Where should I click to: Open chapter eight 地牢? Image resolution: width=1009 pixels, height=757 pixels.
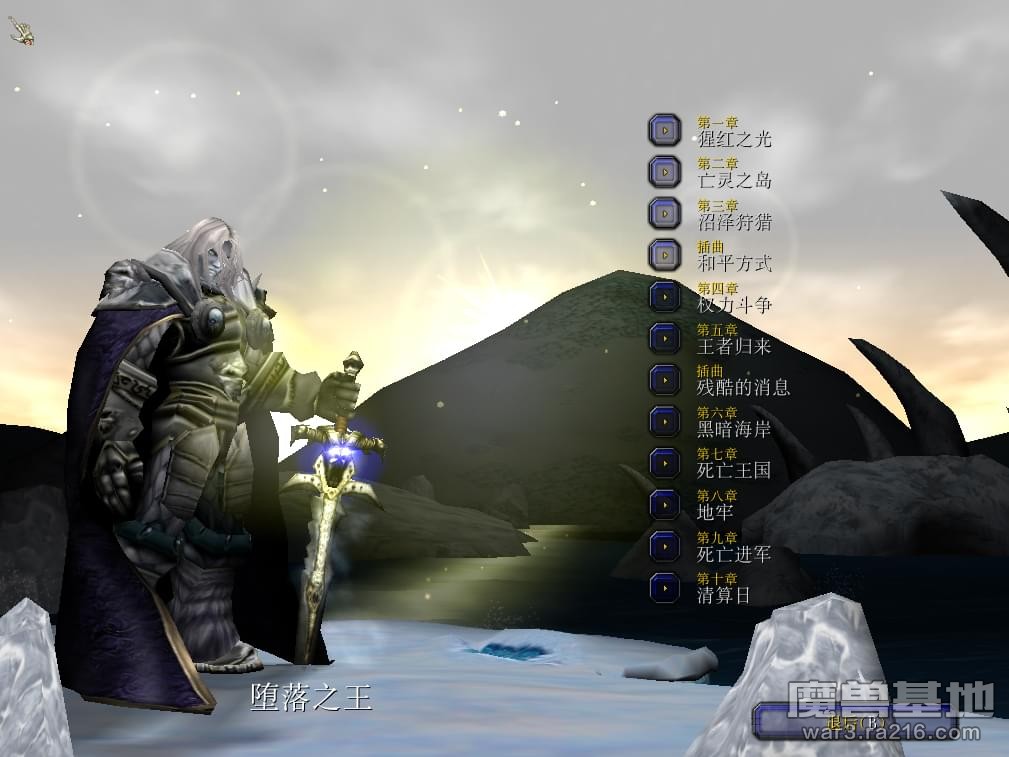(x=664, y=504)
